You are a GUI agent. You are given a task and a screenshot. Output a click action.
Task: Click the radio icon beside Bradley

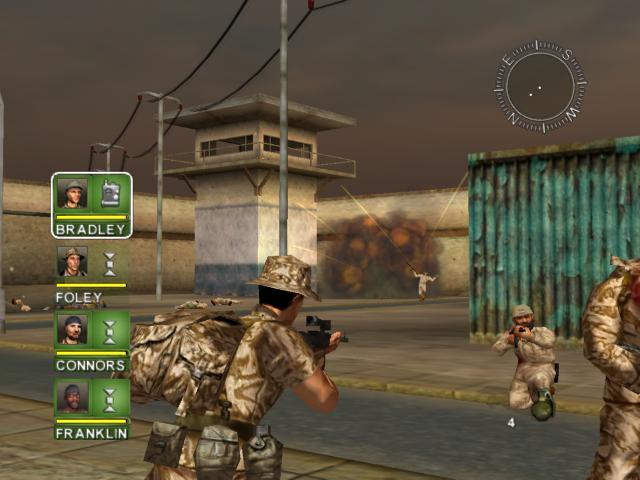point(110,193)
